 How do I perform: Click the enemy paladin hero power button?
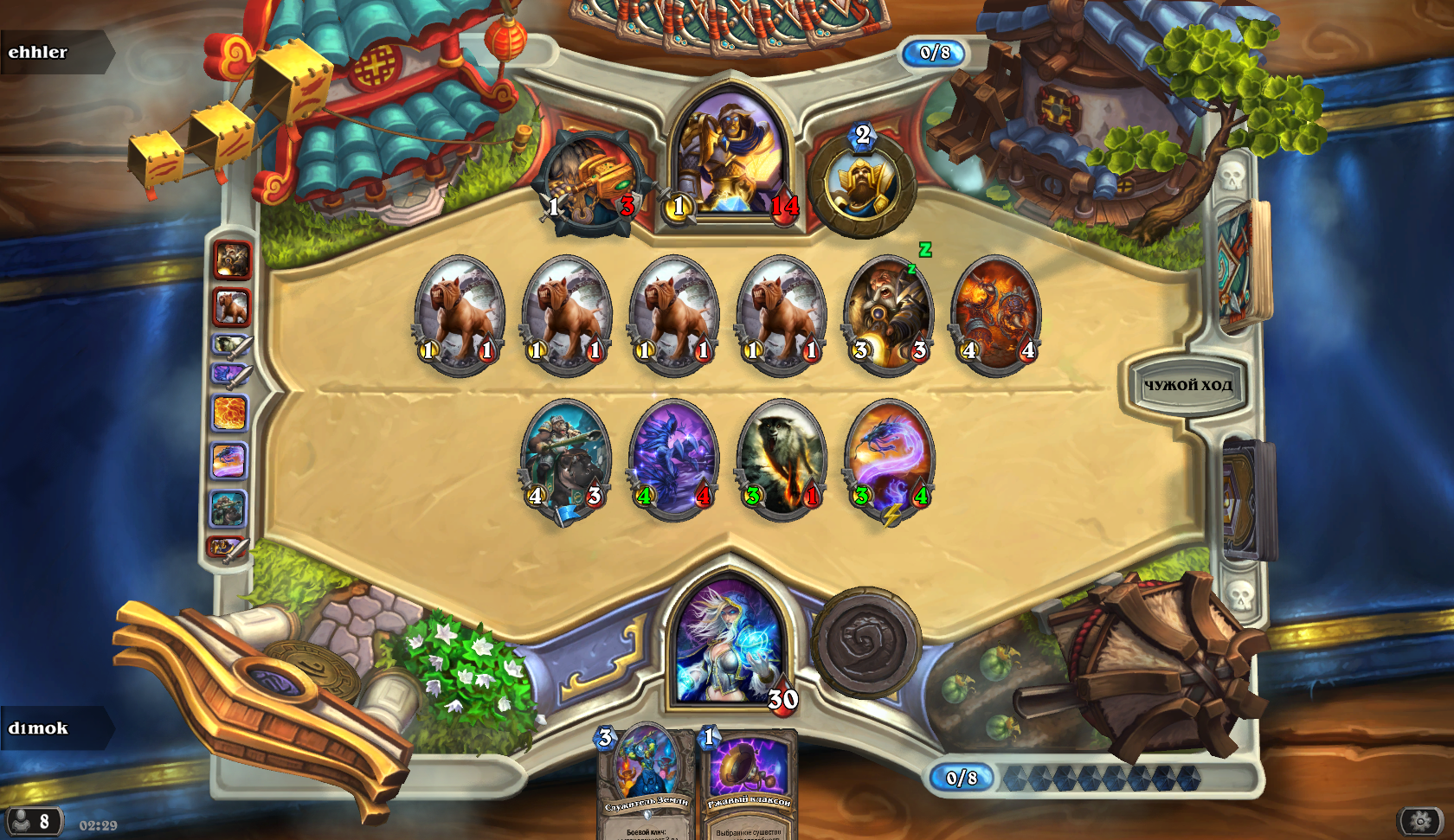(862, 183)
